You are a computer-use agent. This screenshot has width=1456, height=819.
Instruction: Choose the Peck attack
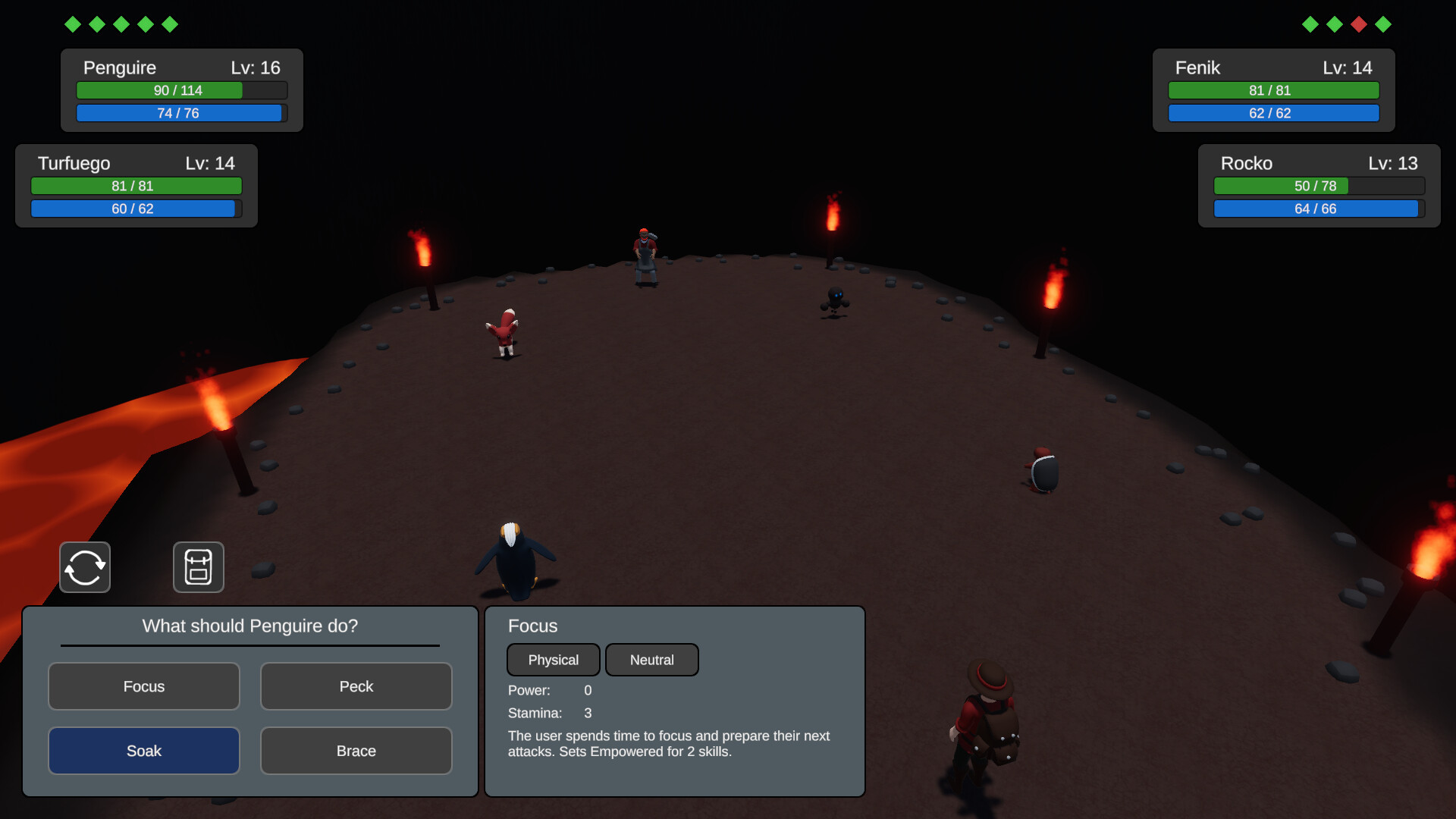tap(356, 686)
